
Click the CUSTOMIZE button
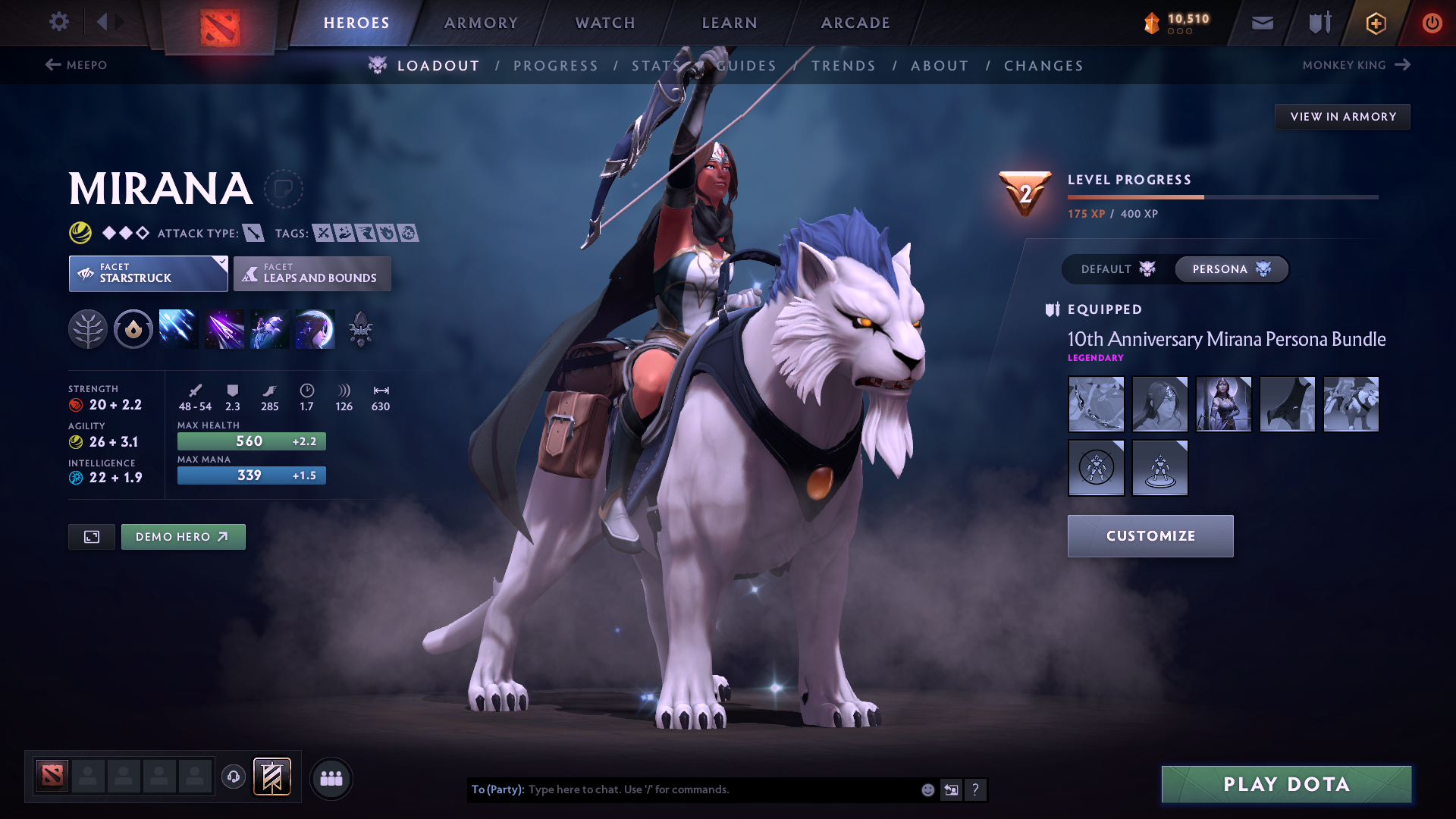(1150, 535)
